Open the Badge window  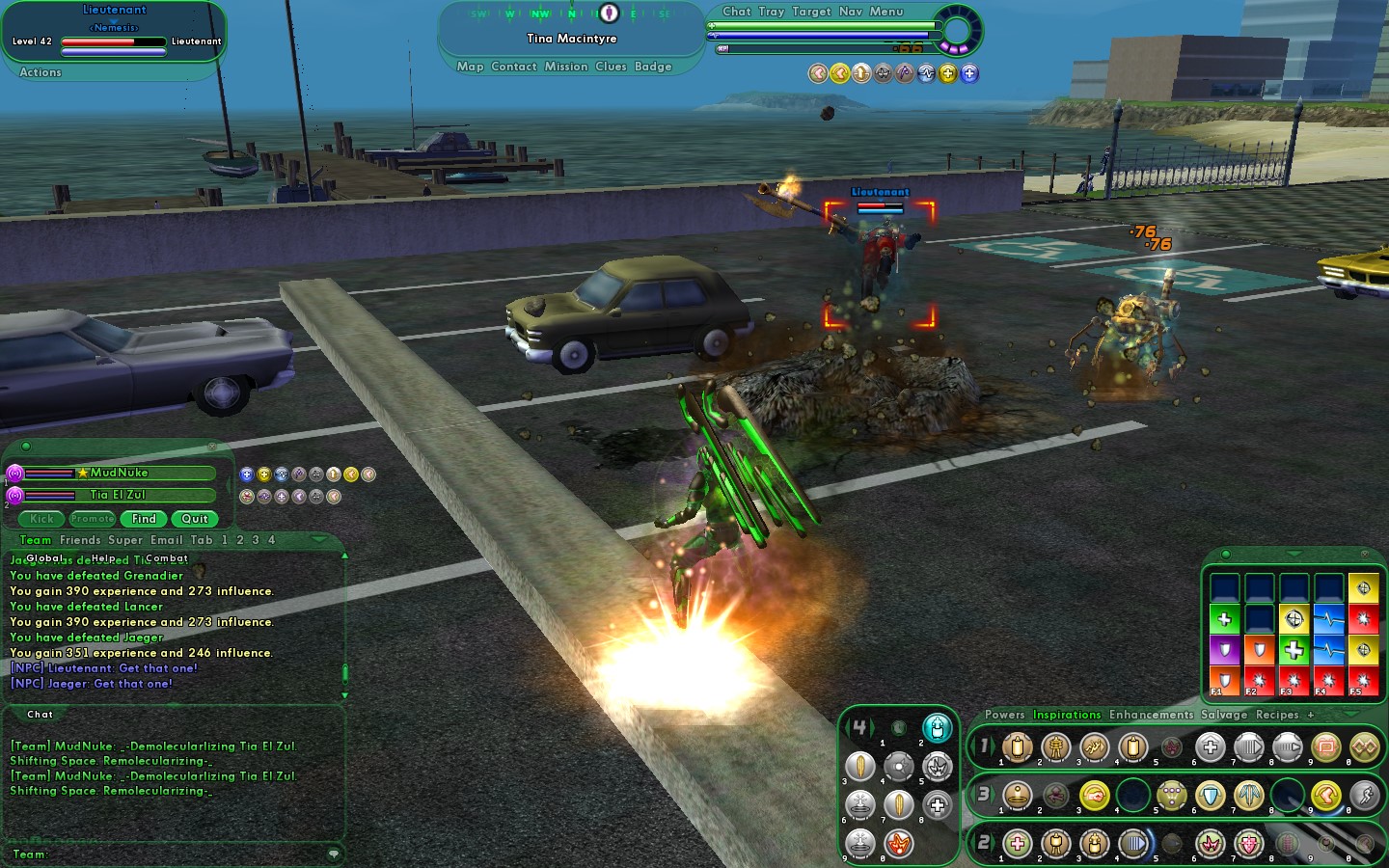click(653, 67)
